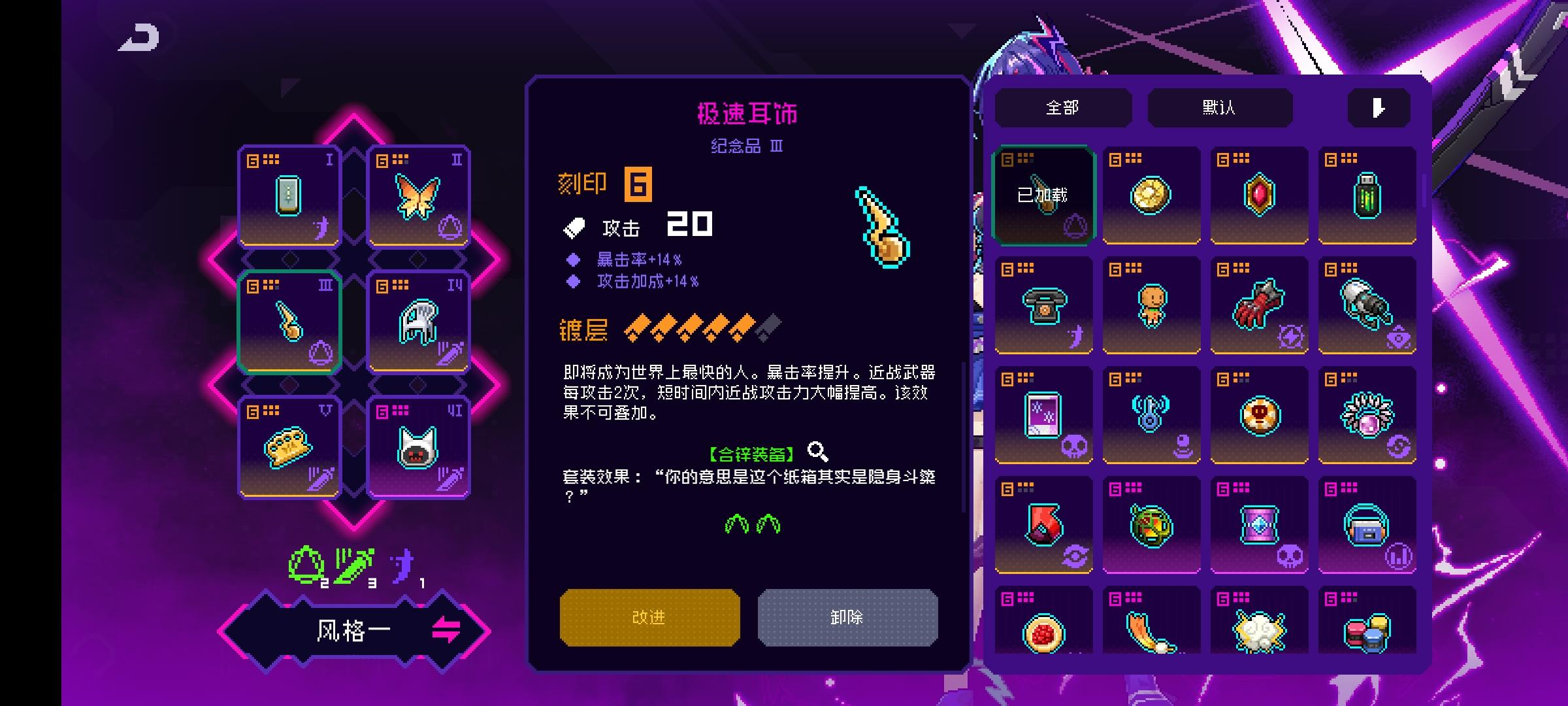
Task: Switch to the 全部 filter tab
Action: (1064, 107)
